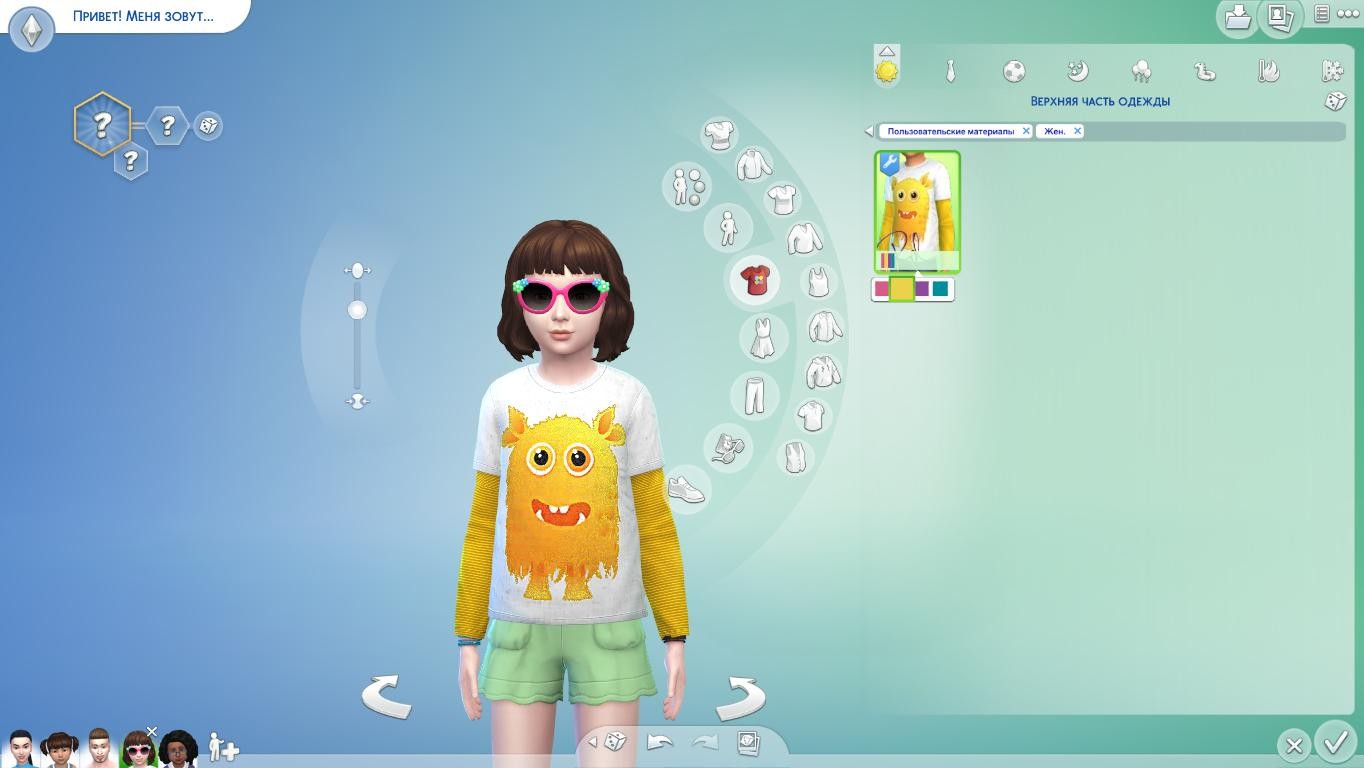Image resolution: width=1364 pixels, height=768 pixels.
Task: Open the shoes category
Action: pos(686,489)
